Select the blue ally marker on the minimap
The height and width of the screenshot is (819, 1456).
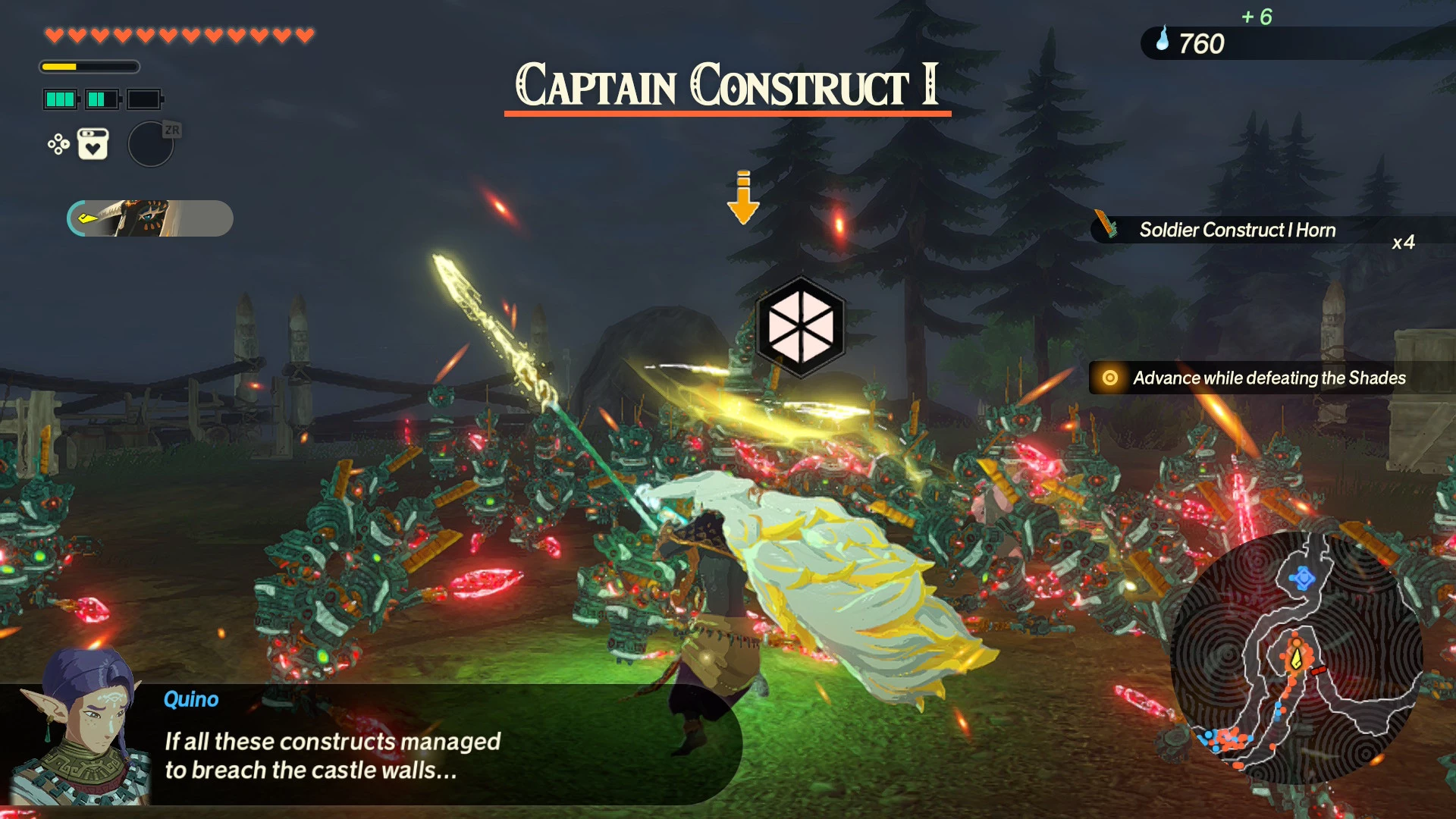1303,577
